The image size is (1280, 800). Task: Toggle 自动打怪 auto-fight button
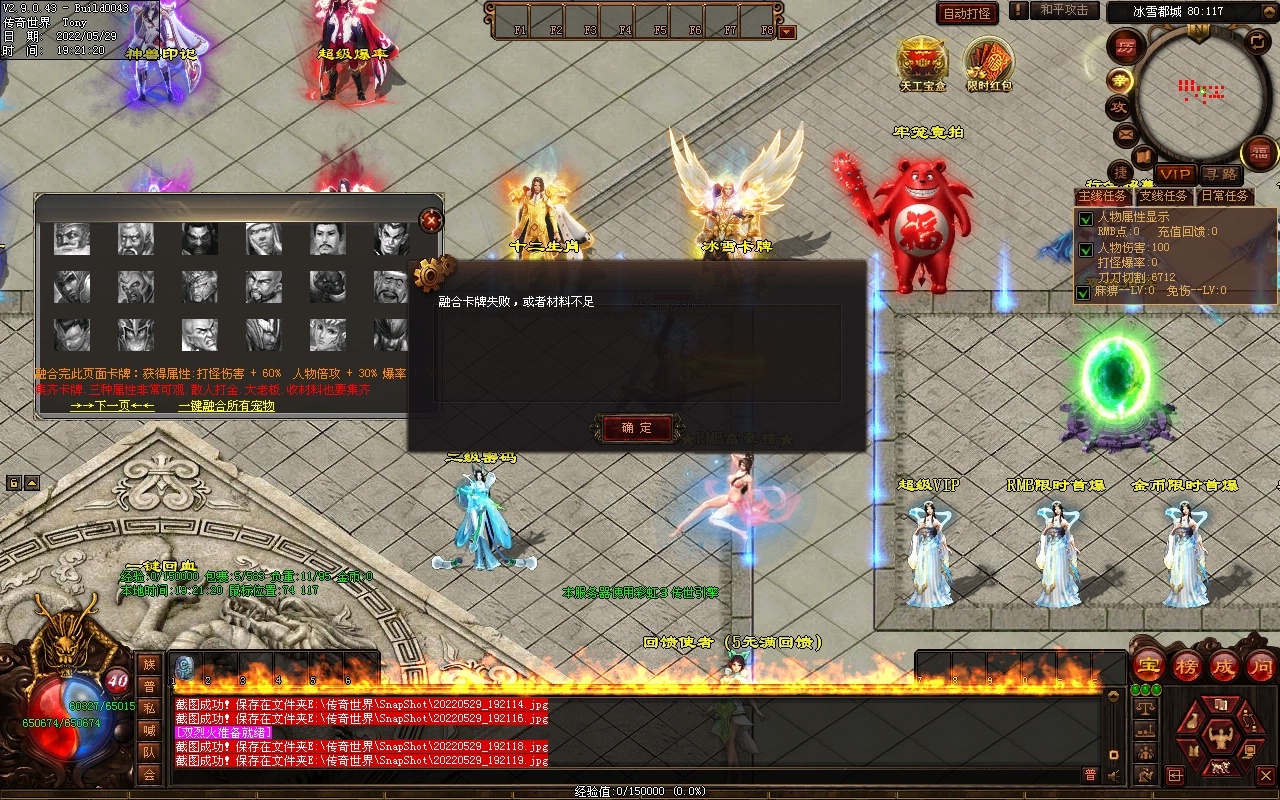pos(967,13)
